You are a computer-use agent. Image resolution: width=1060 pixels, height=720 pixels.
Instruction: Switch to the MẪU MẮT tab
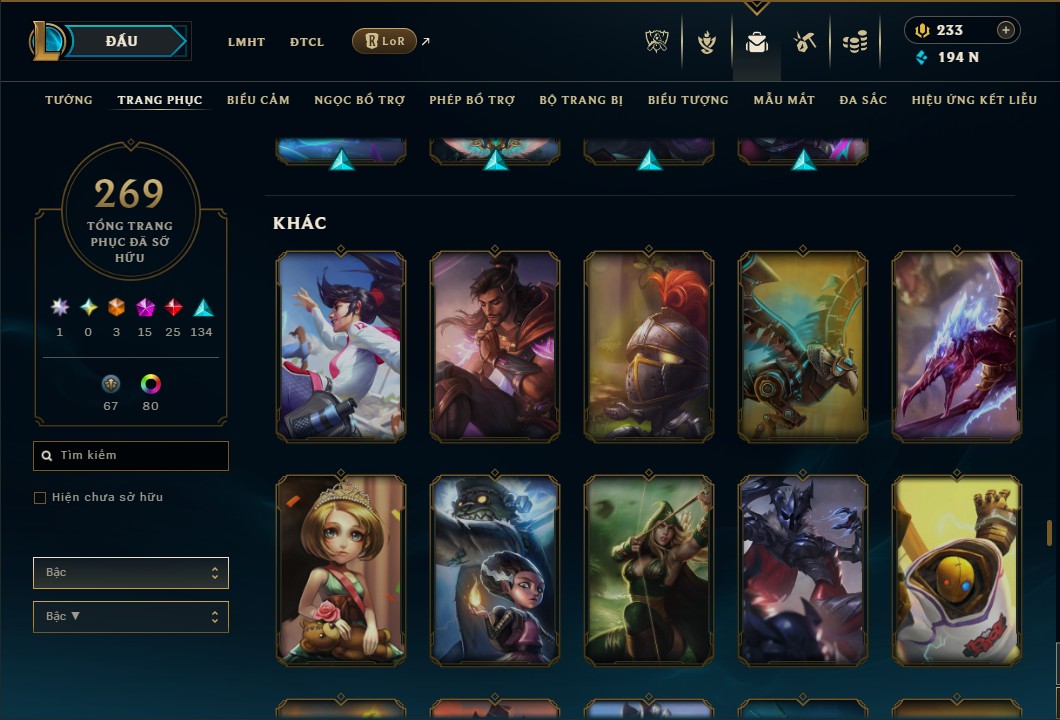[x=784, y=100]
